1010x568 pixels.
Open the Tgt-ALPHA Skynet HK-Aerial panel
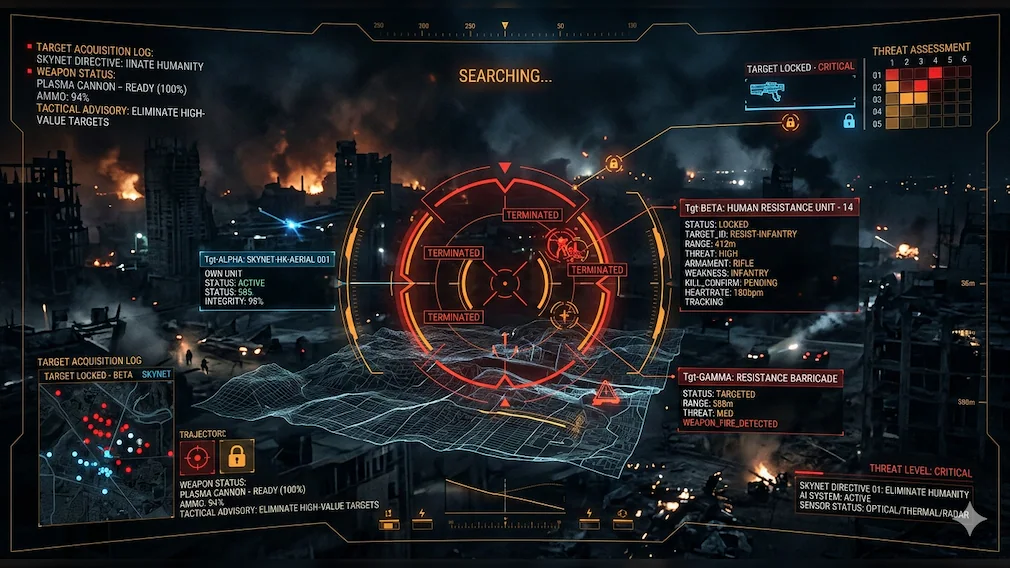(267, 258)
